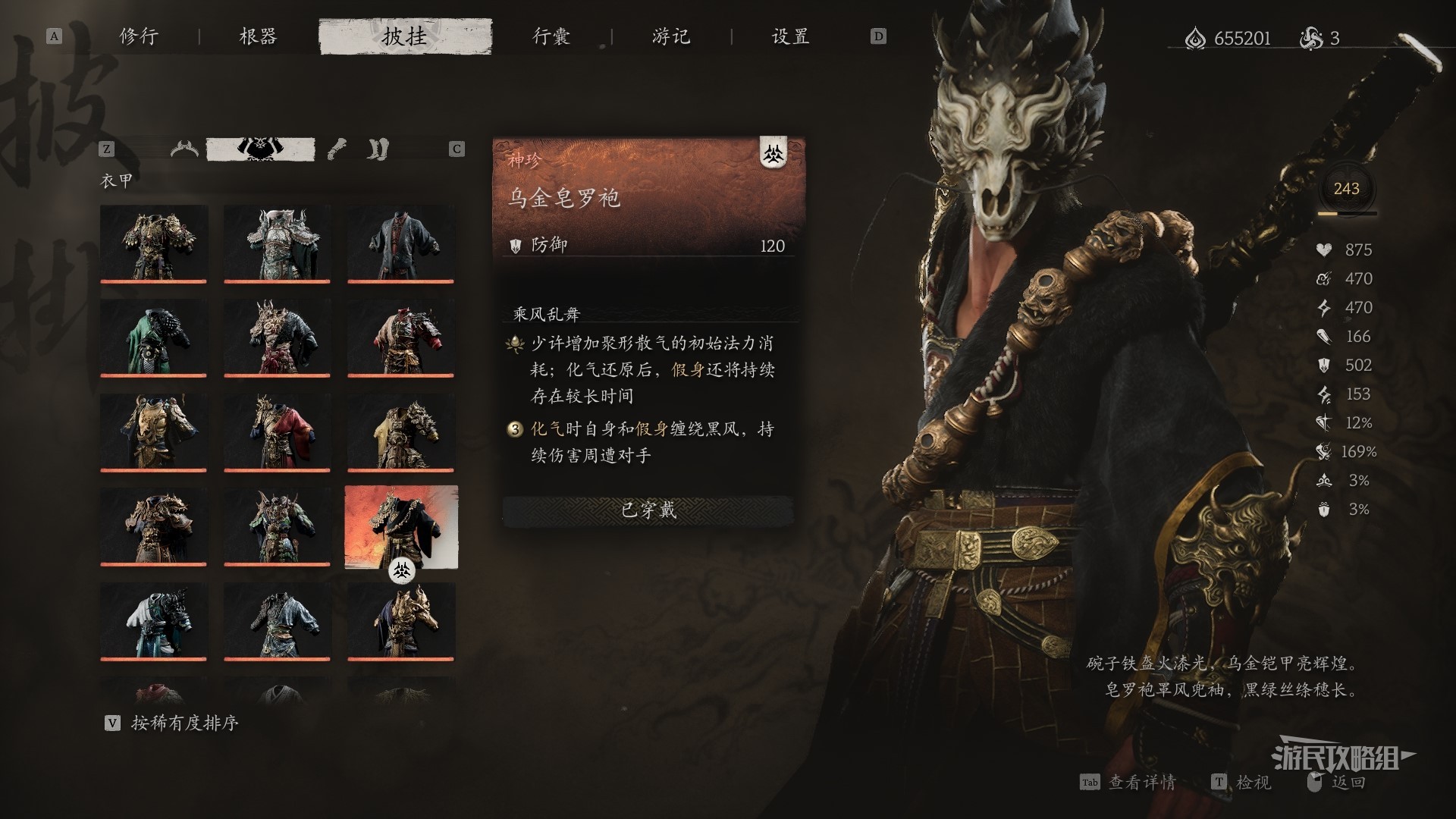Select the plain dark open robe
Viewport: 1456px width, 819px height.
click(400, 243)
